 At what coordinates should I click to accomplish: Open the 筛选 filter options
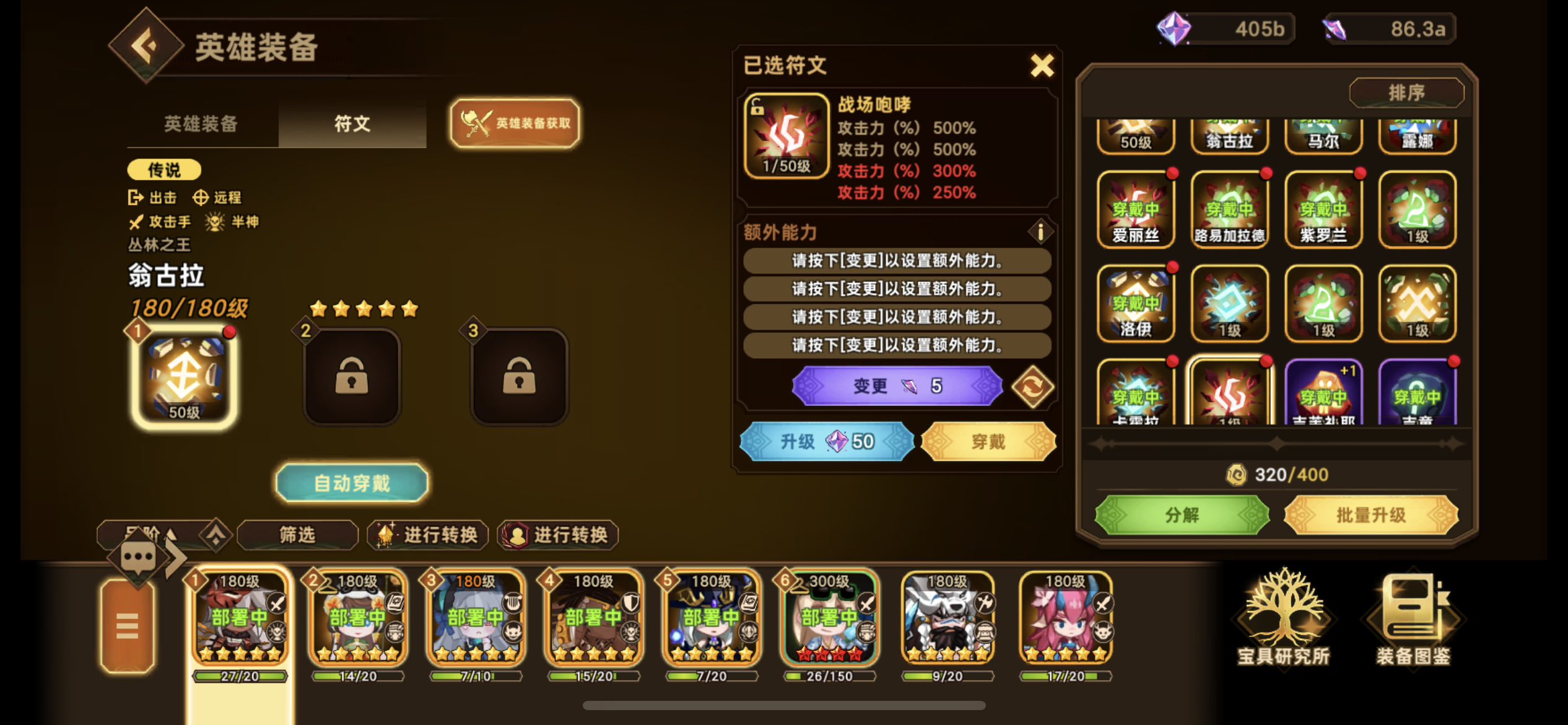click(297, 535)
